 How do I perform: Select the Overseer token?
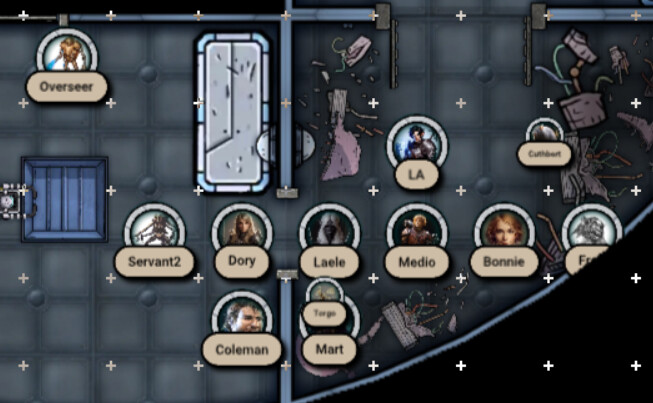(x=66, y=53)
